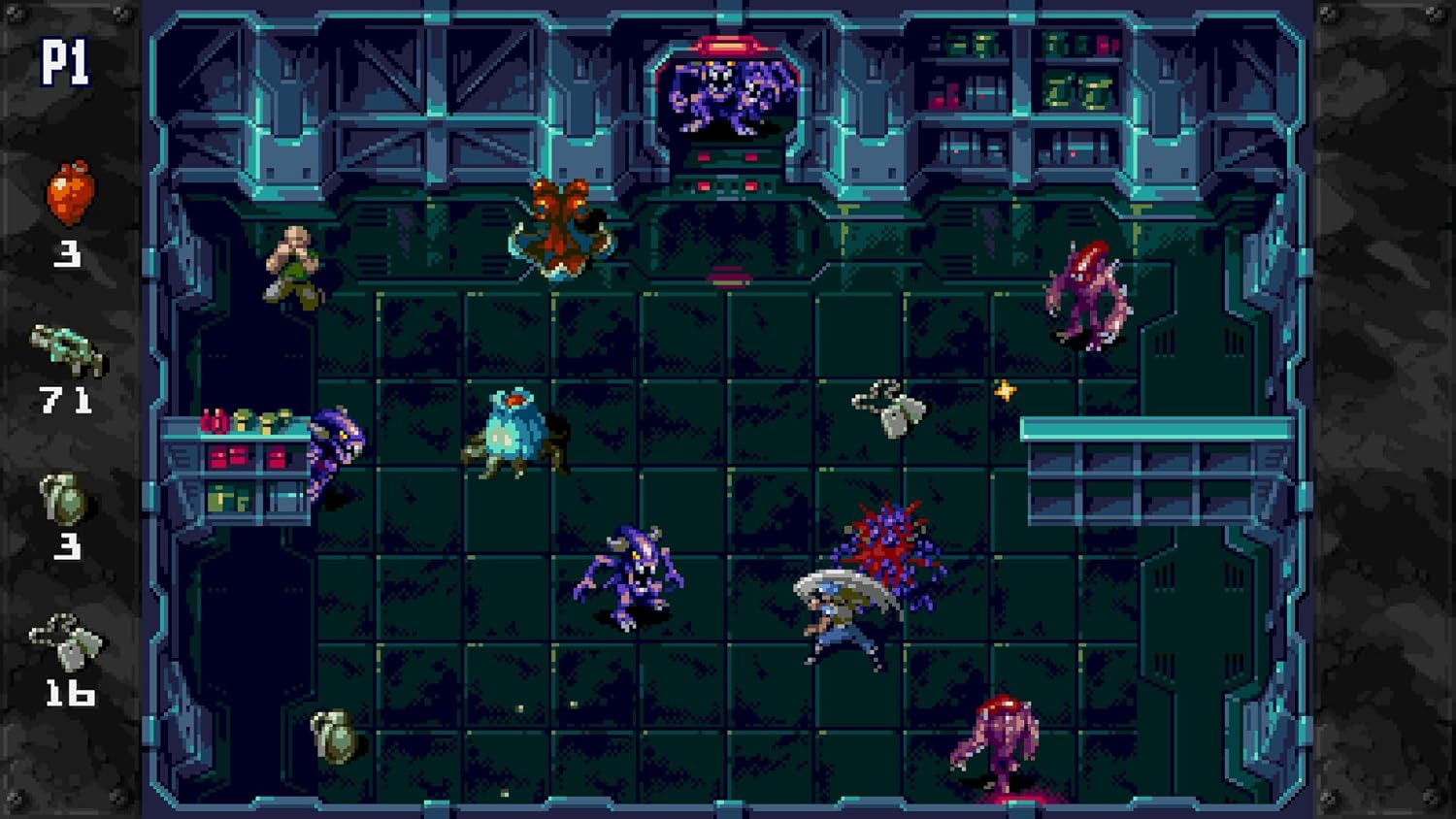The width and height of the screenshot is (1456, 819).
Task: Click the supply shelf with bottles on the left
Action: click(x=243, y=456)
